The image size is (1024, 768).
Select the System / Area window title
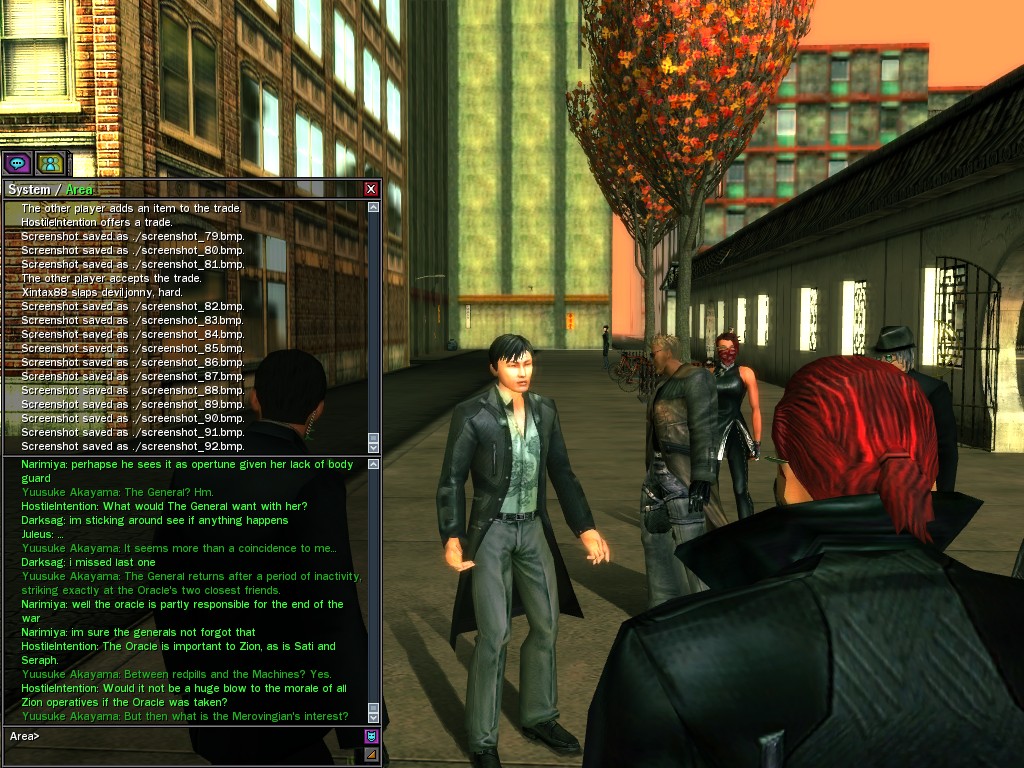50,189
